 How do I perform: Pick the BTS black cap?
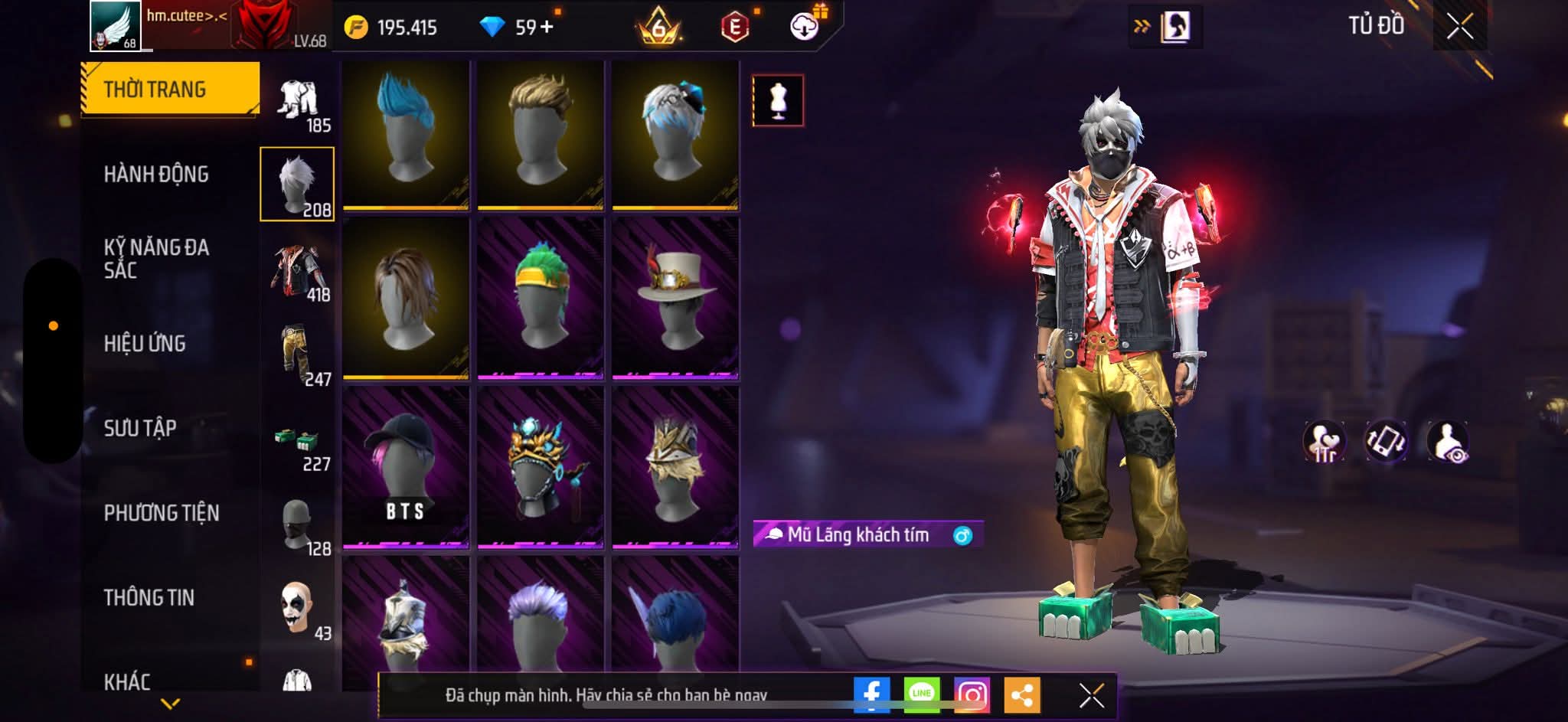point(406,468)
